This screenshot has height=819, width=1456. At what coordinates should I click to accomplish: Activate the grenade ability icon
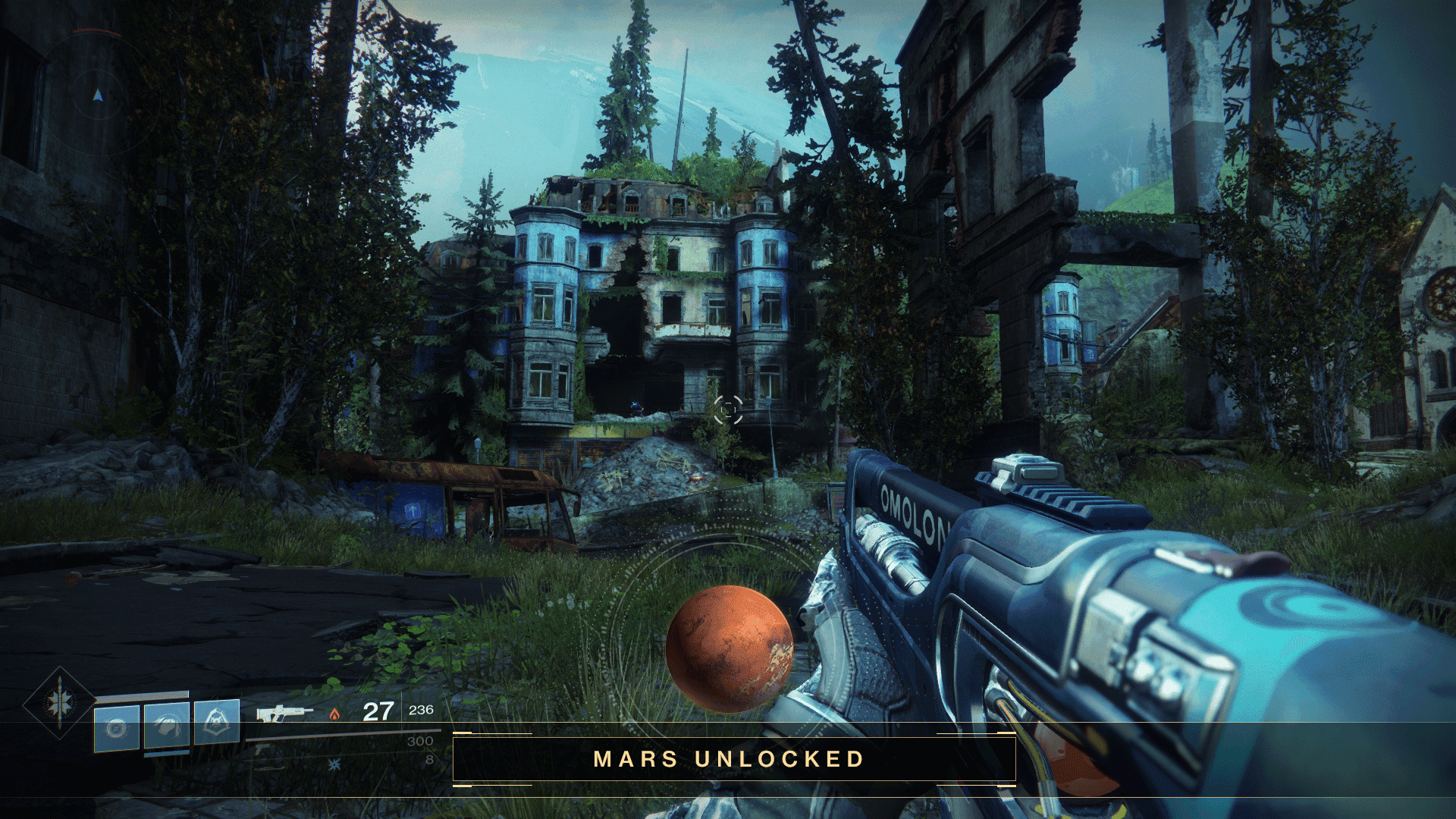[117, 728]
